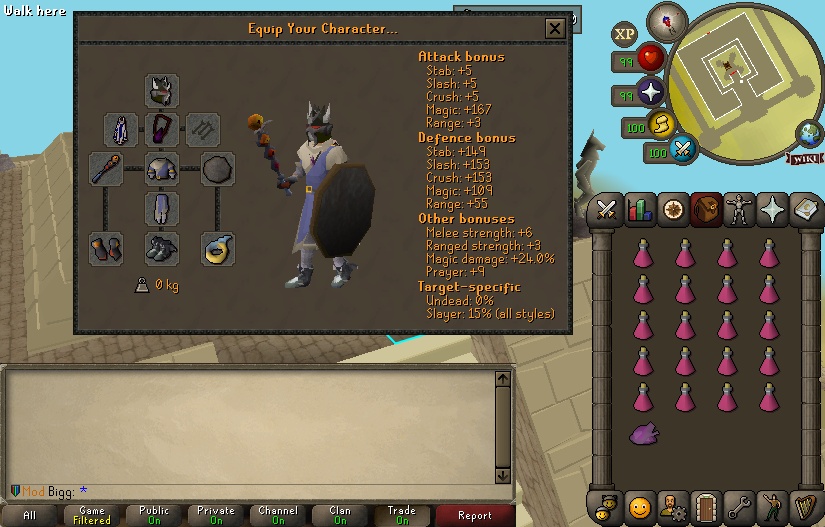Select the purple item below the potions
The image size is (825, 527).
coord(643,433)
